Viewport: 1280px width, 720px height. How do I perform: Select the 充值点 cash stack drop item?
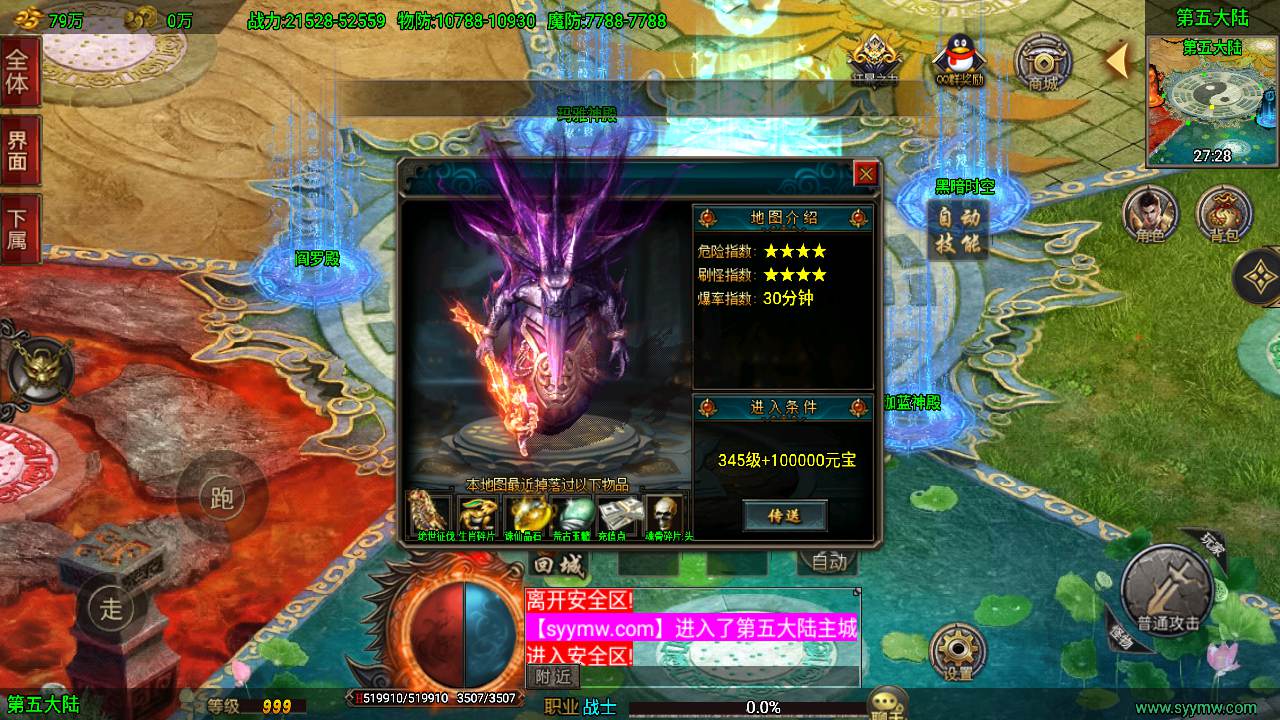(x=617, y=514)
